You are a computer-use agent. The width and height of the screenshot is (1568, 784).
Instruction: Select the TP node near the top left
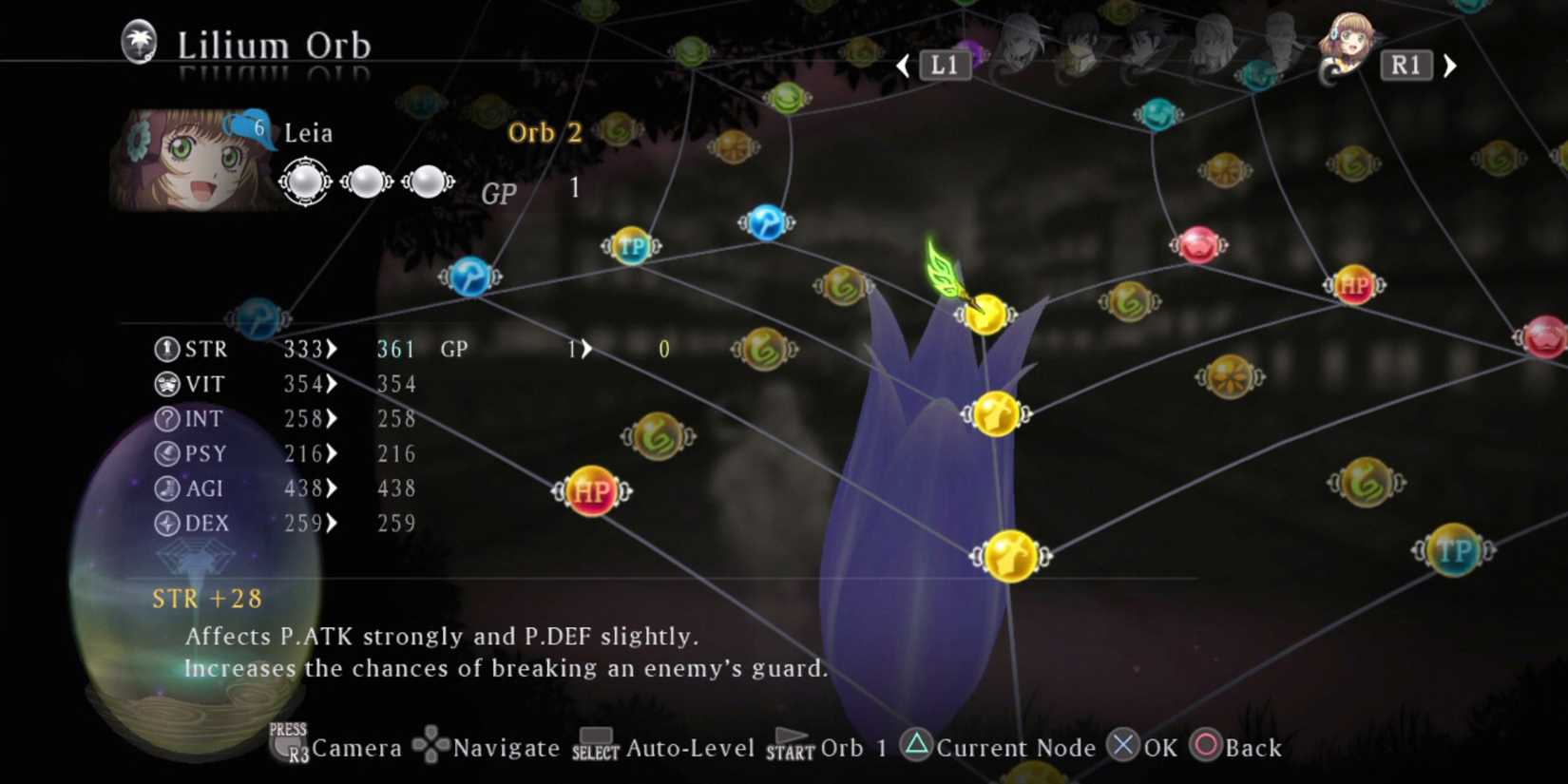pyautogui.click(x=633, y=246)
